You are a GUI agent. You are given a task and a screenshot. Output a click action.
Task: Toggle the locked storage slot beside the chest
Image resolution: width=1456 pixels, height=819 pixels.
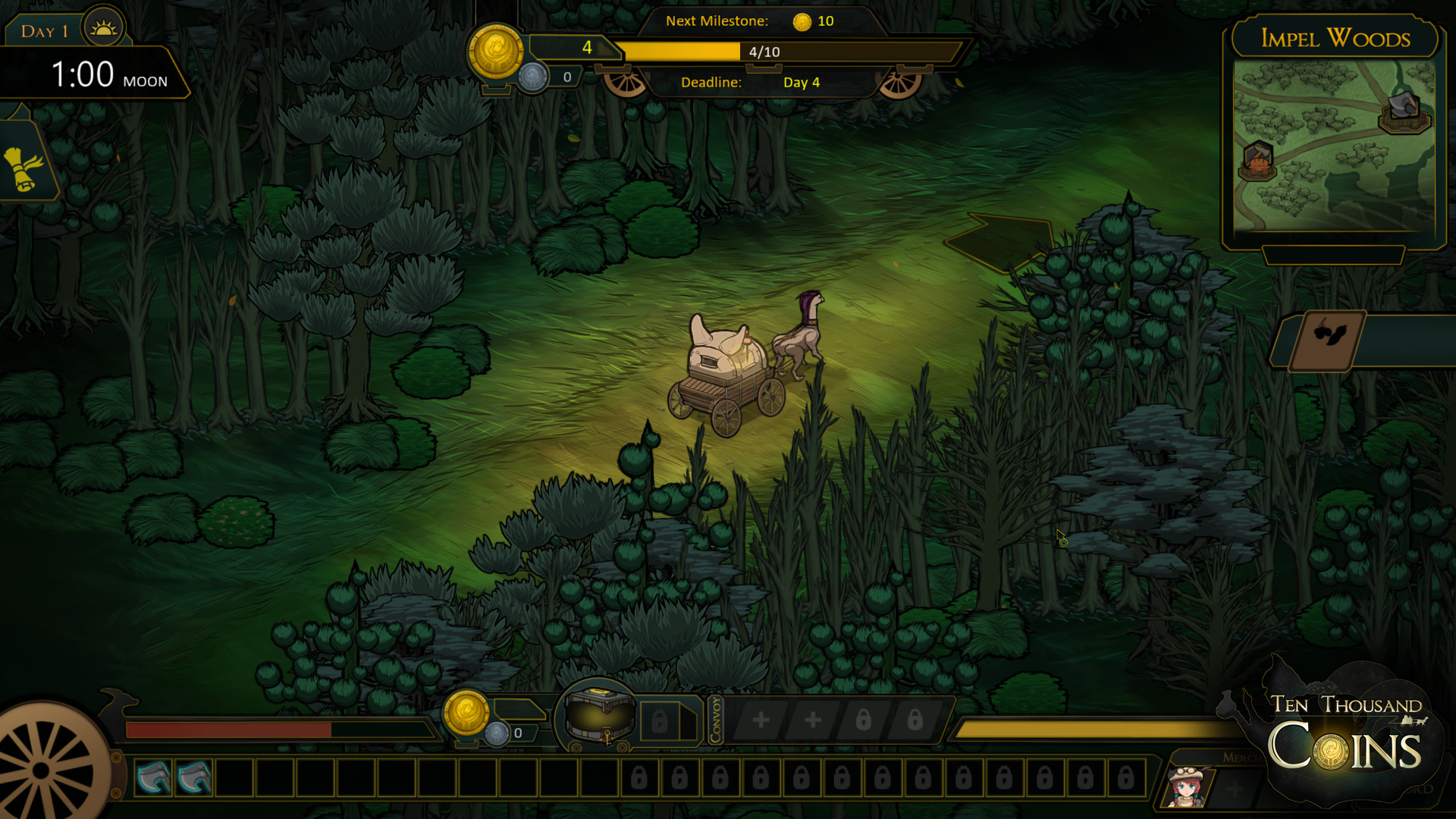point(659,720)
